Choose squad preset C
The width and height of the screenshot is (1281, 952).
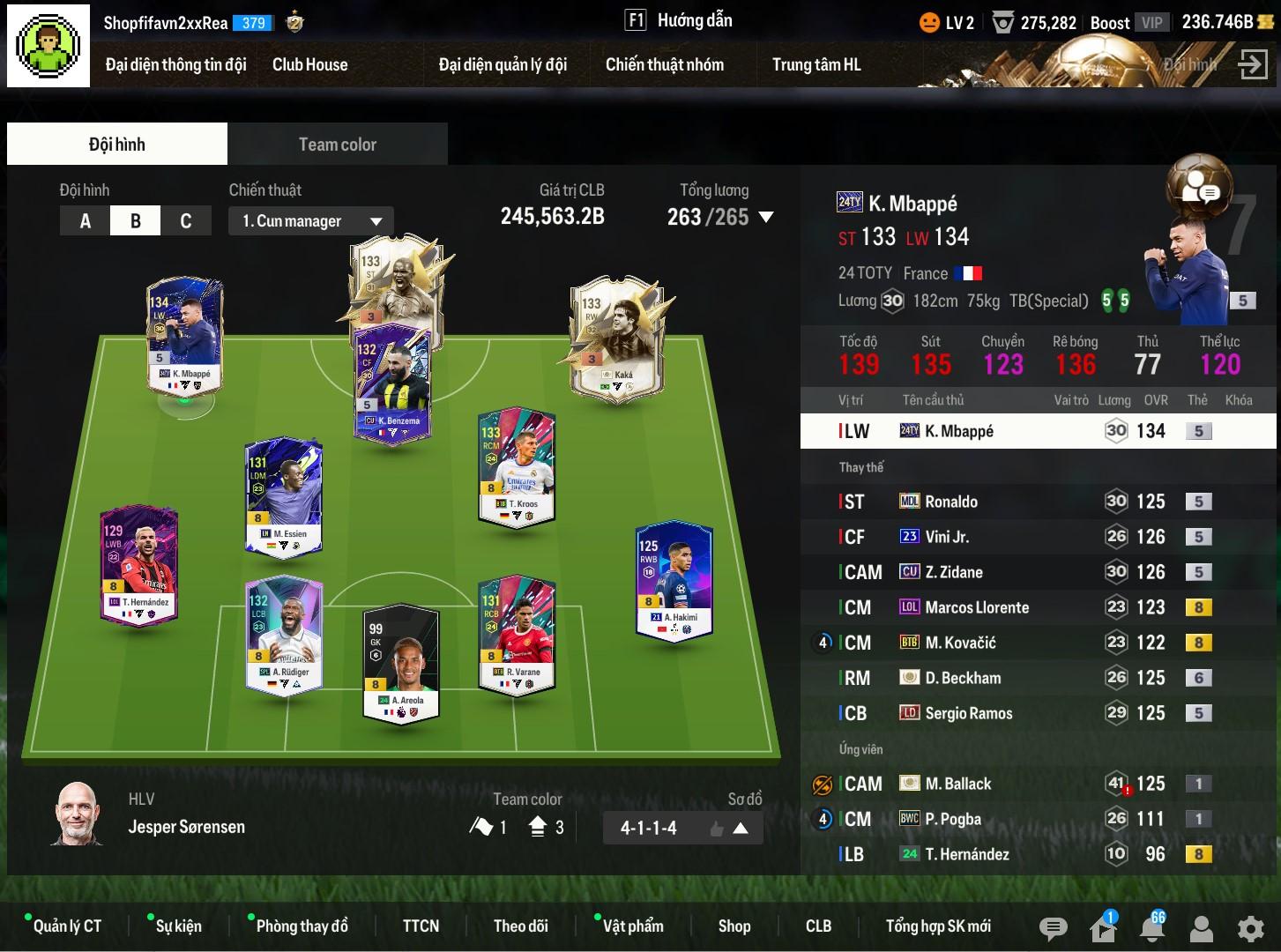(x=185, y=220)
